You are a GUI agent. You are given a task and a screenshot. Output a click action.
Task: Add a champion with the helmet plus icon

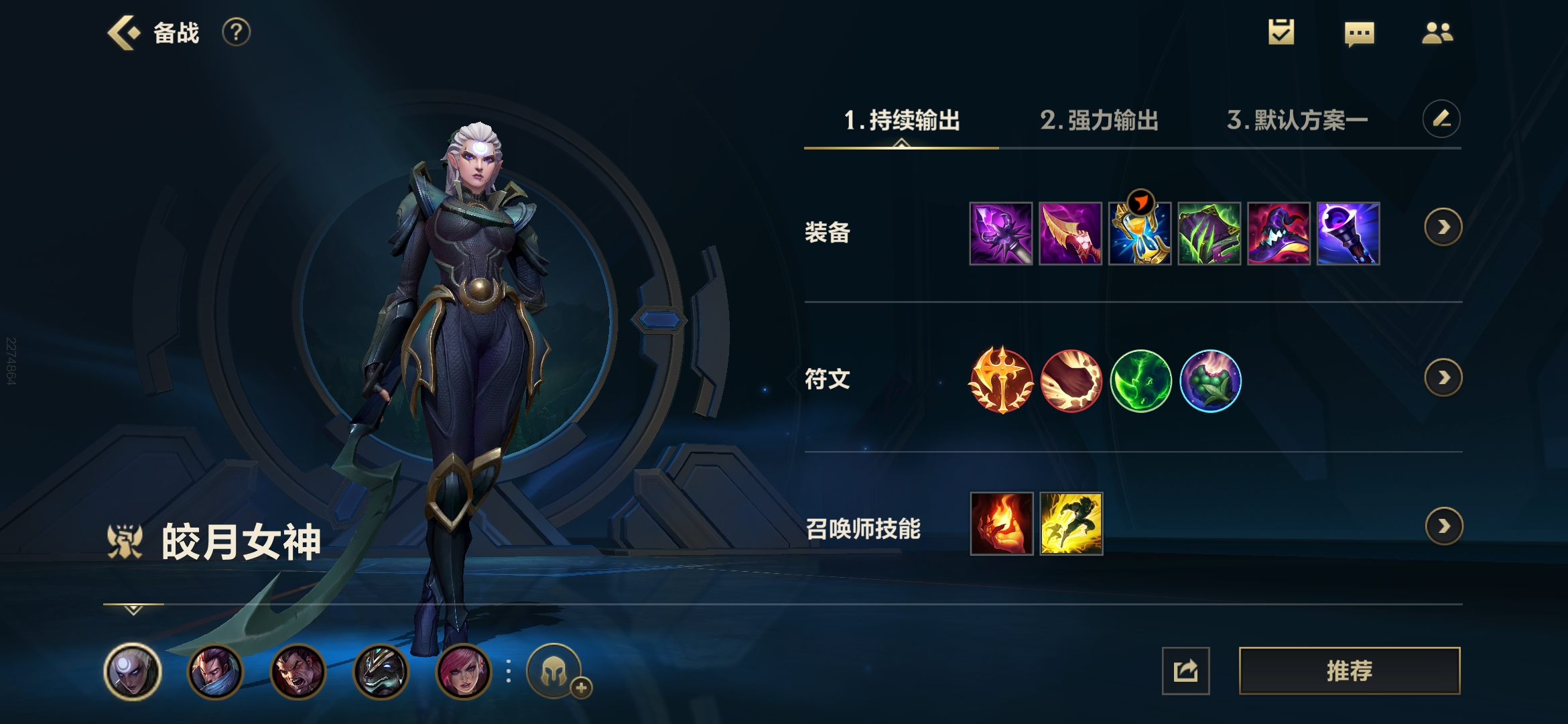556,671
